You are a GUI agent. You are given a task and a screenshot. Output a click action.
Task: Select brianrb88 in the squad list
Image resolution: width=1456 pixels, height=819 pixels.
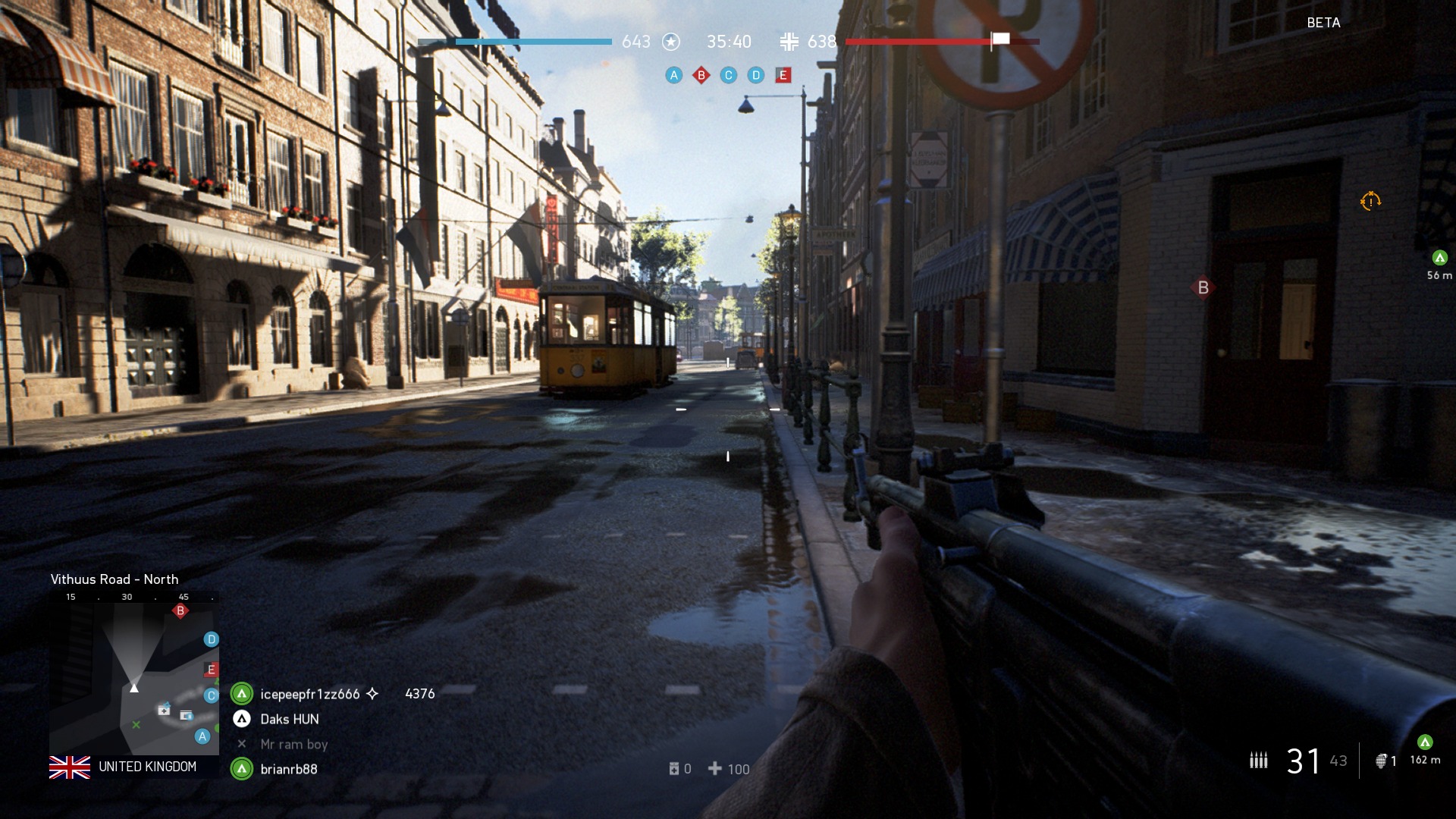pos(288,769)
